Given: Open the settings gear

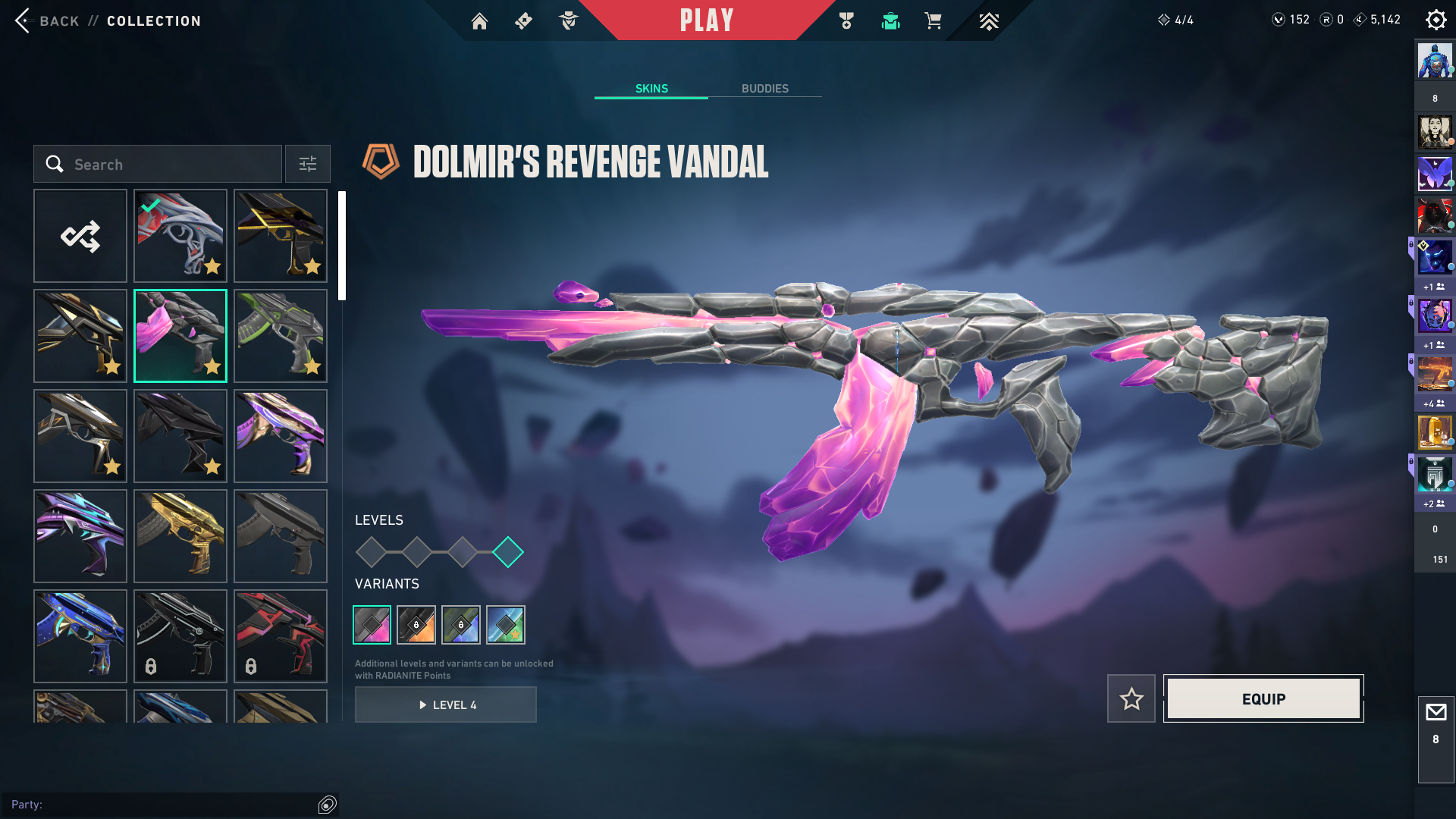Looking at the screenshot, I should coord(1436,20).
